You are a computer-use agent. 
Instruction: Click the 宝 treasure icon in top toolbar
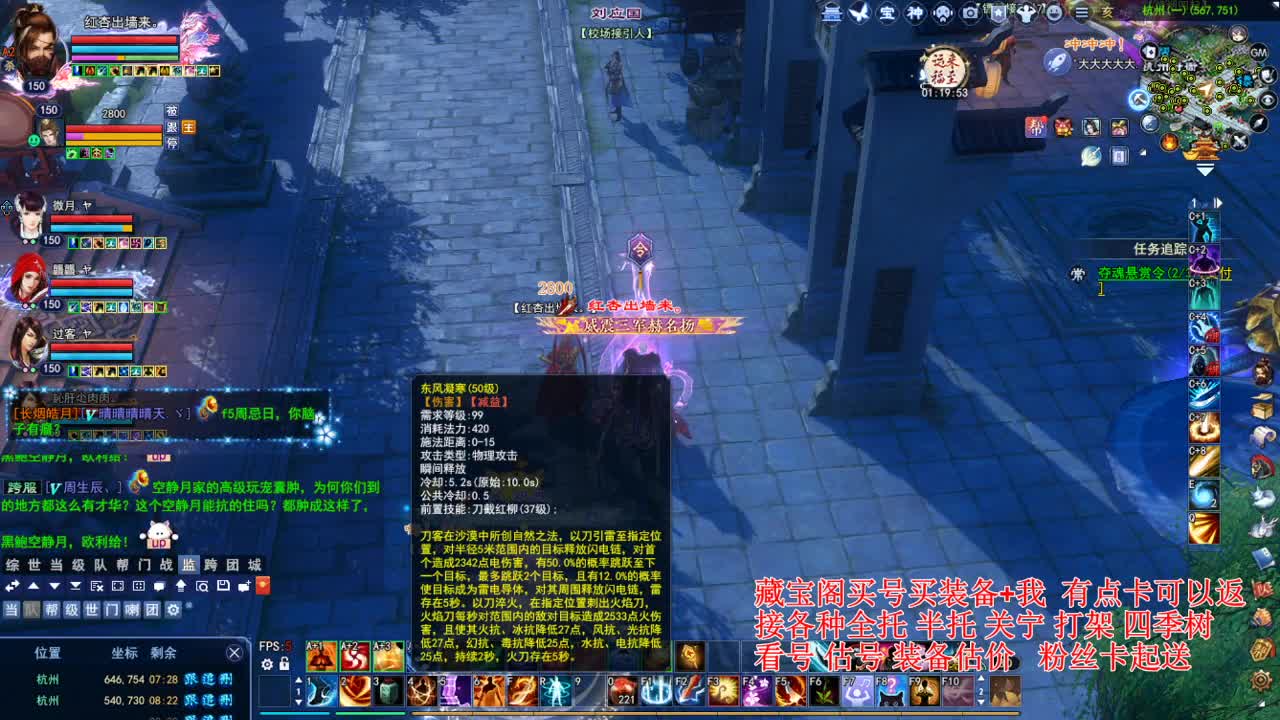(889, 13)
